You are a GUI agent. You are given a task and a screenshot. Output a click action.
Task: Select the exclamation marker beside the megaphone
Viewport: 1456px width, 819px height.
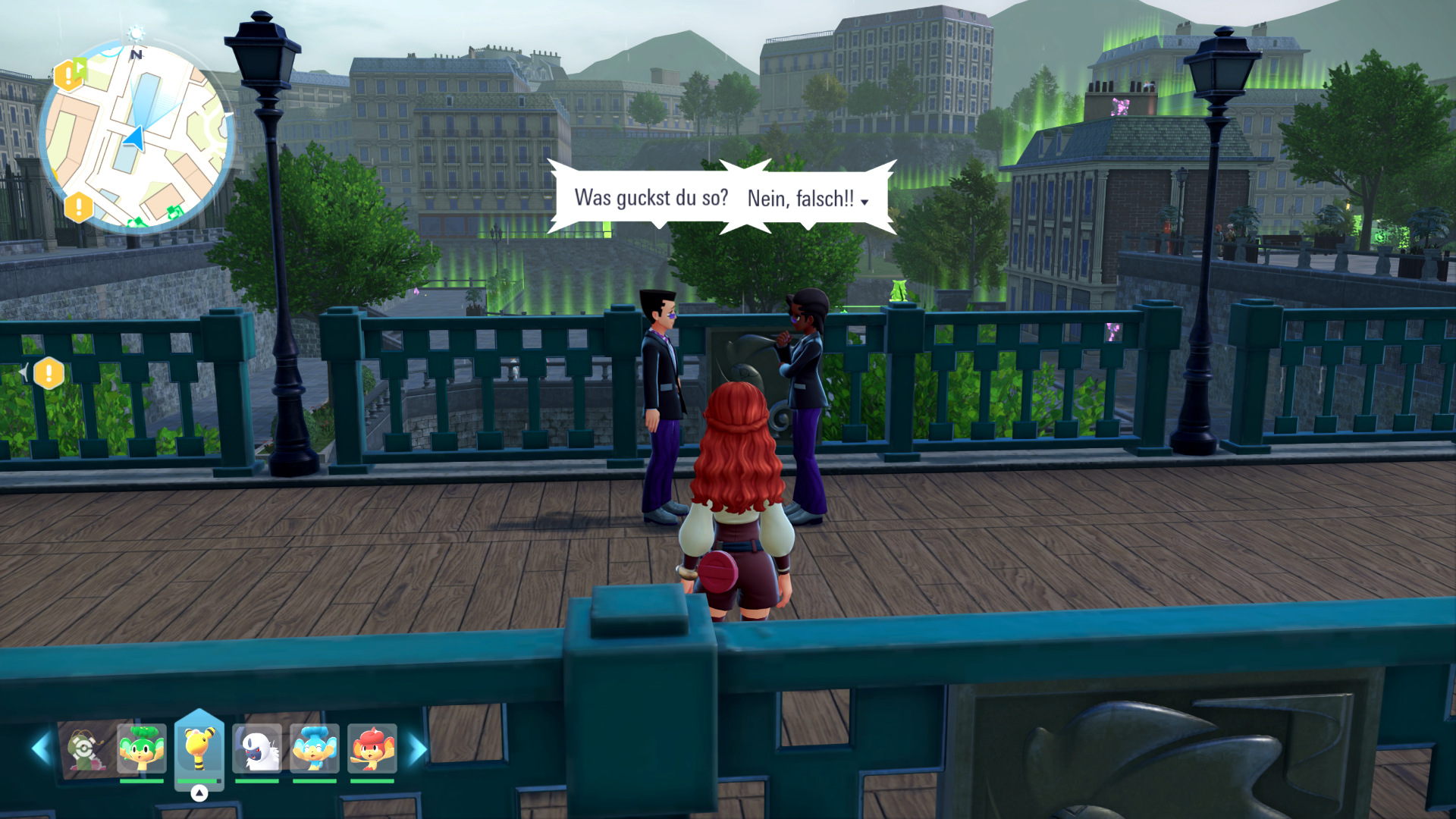49,372
